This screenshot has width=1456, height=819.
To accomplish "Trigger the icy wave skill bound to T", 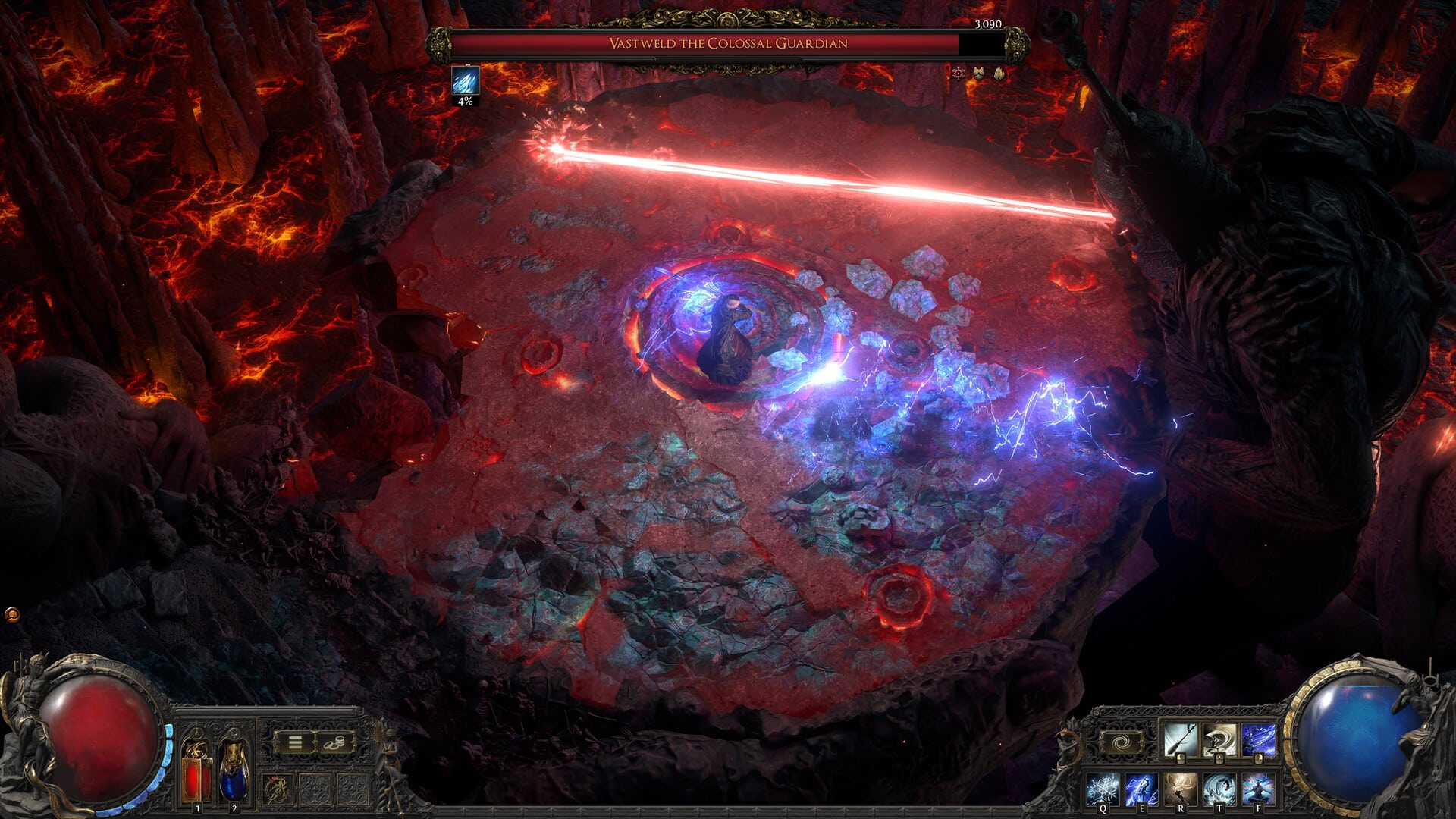I will click(1219, 789).
